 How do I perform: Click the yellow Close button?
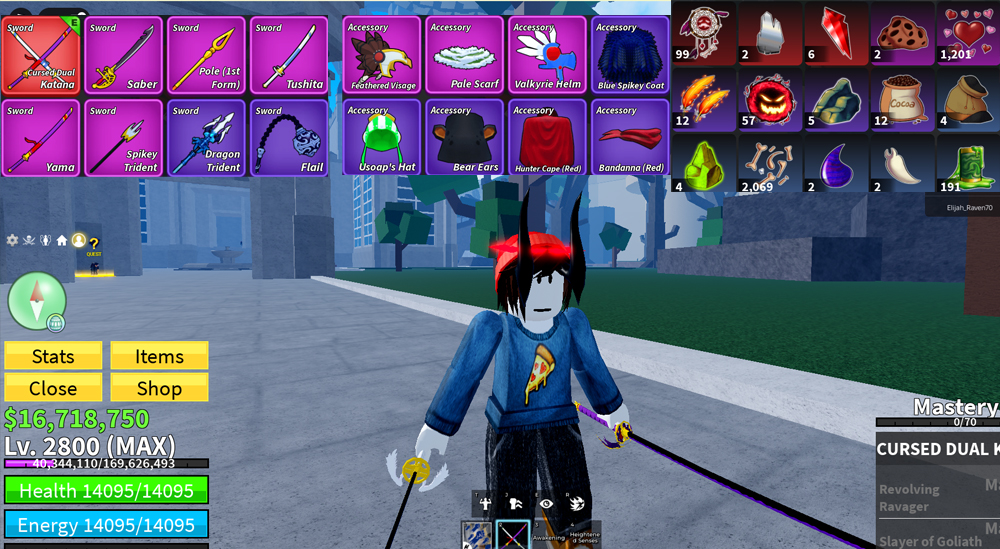coord(53,388)
